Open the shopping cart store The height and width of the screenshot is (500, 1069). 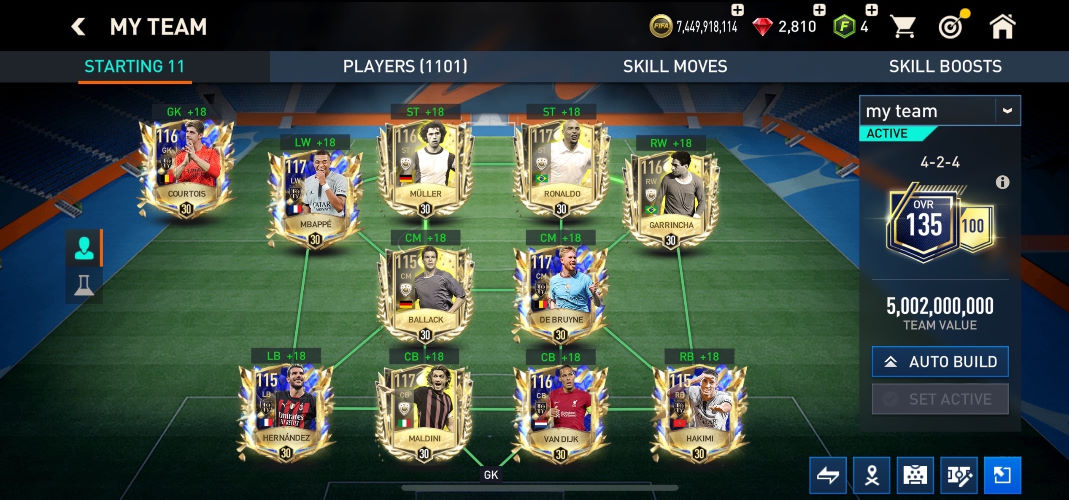(903, 27)
